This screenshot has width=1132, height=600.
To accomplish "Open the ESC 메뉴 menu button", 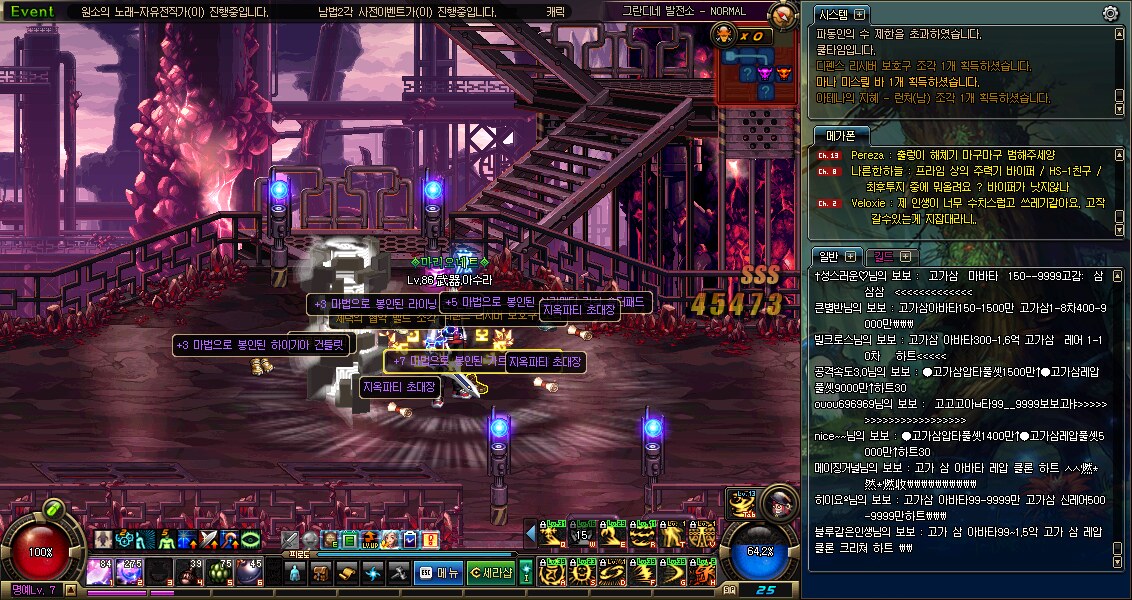I will (439, 573).
